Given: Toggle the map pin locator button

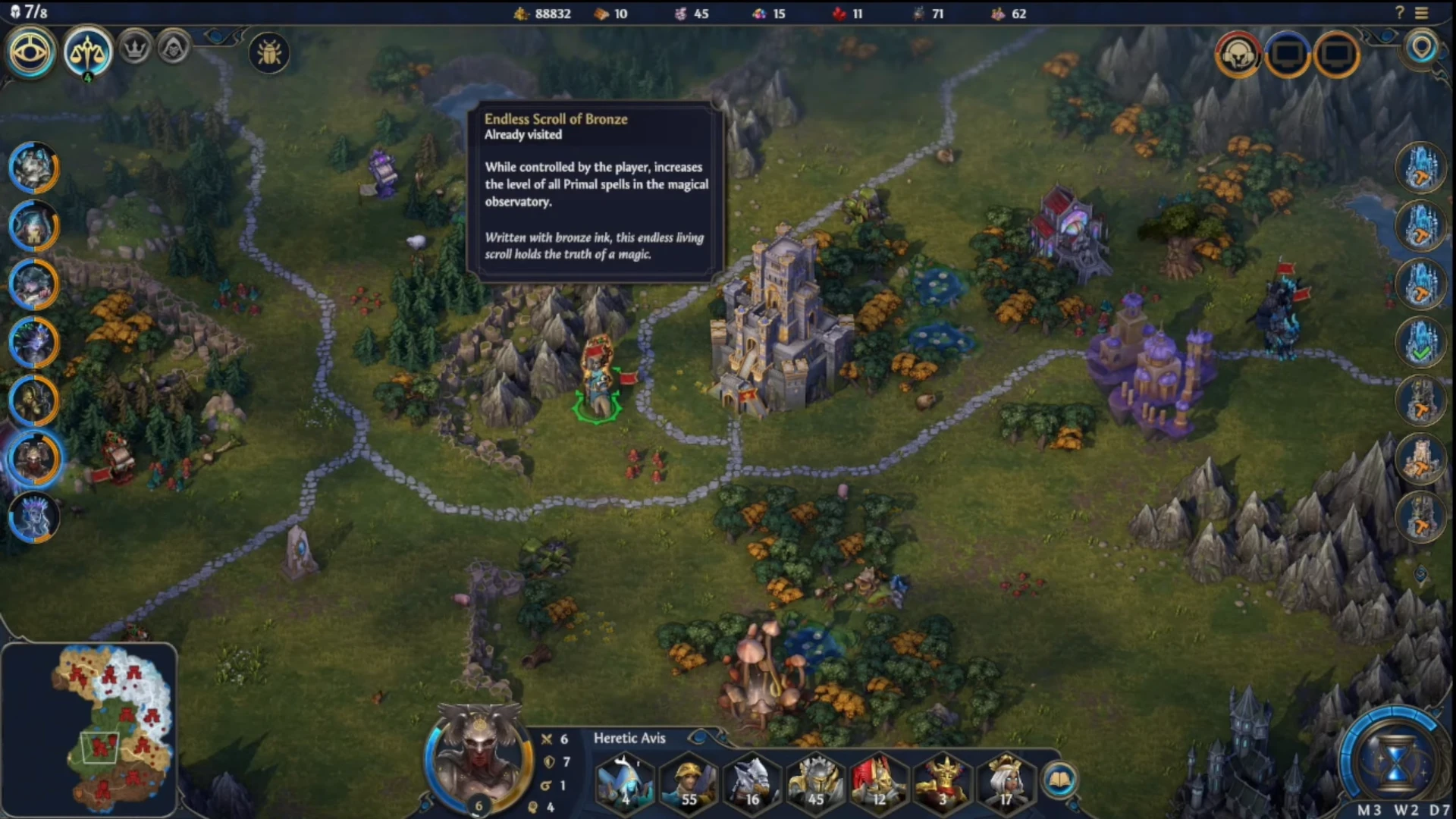Looking at the screenshot, I should [x=1422, y=49].
